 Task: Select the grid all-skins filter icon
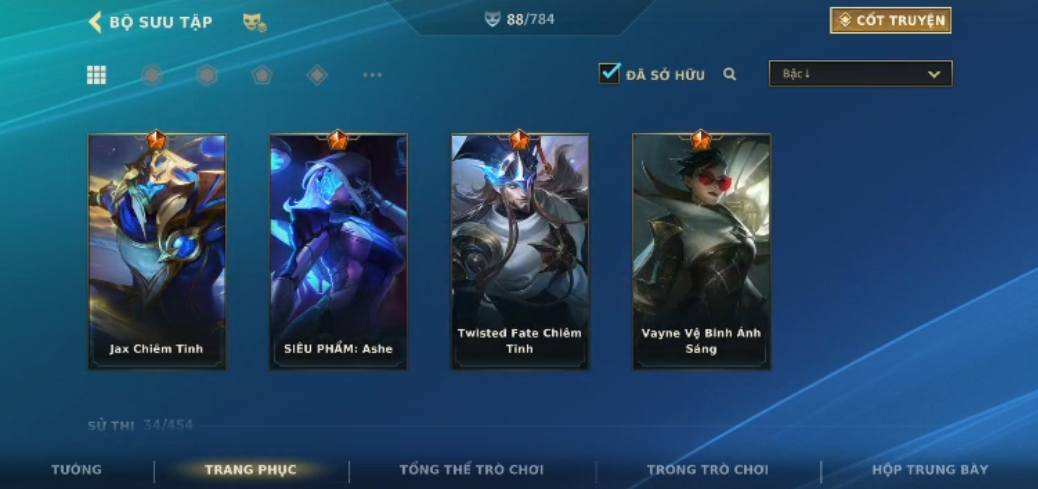pyautogui.click(x=97, y=75)
